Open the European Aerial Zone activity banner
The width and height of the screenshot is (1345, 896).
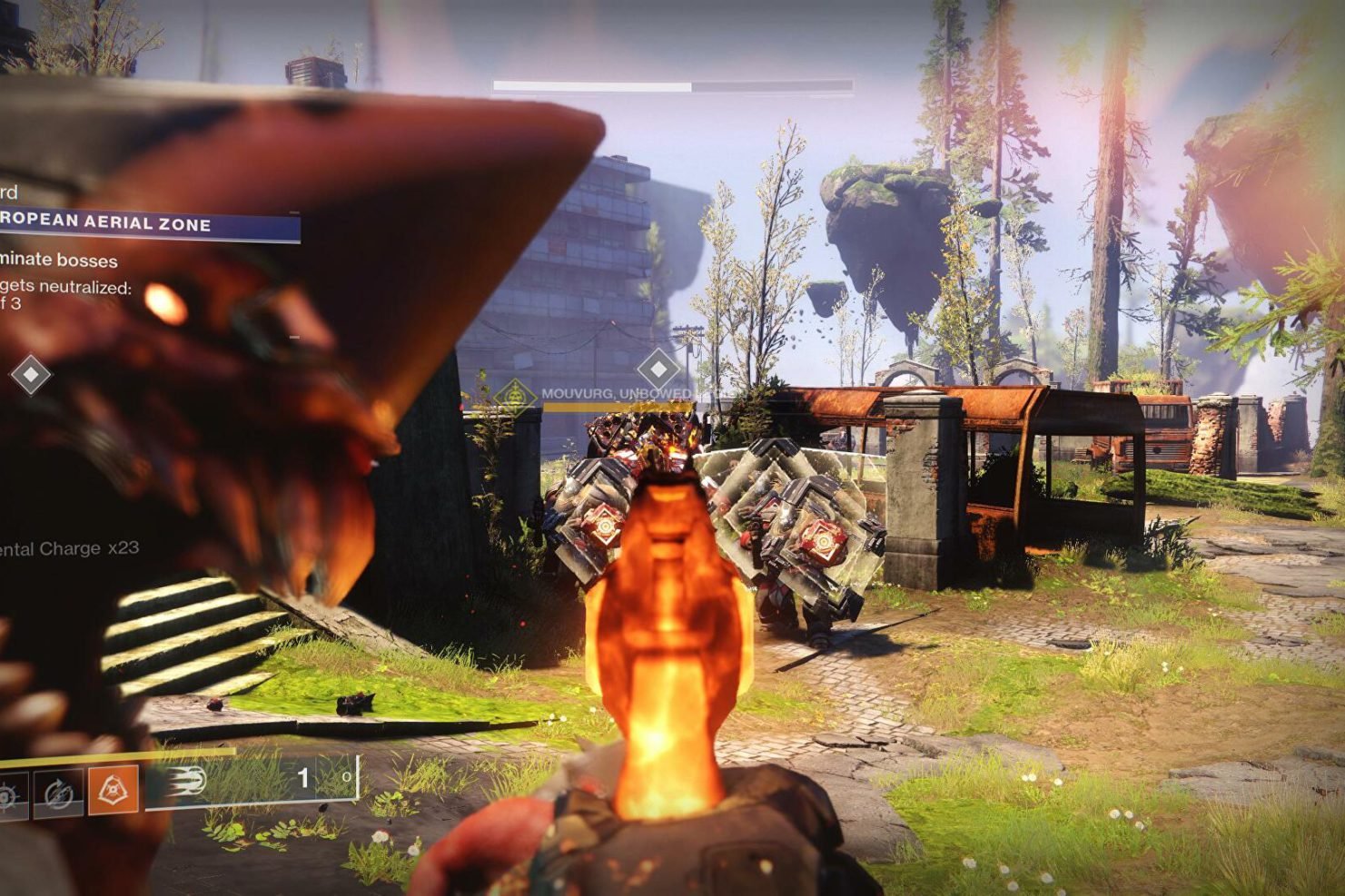[145, 224]
